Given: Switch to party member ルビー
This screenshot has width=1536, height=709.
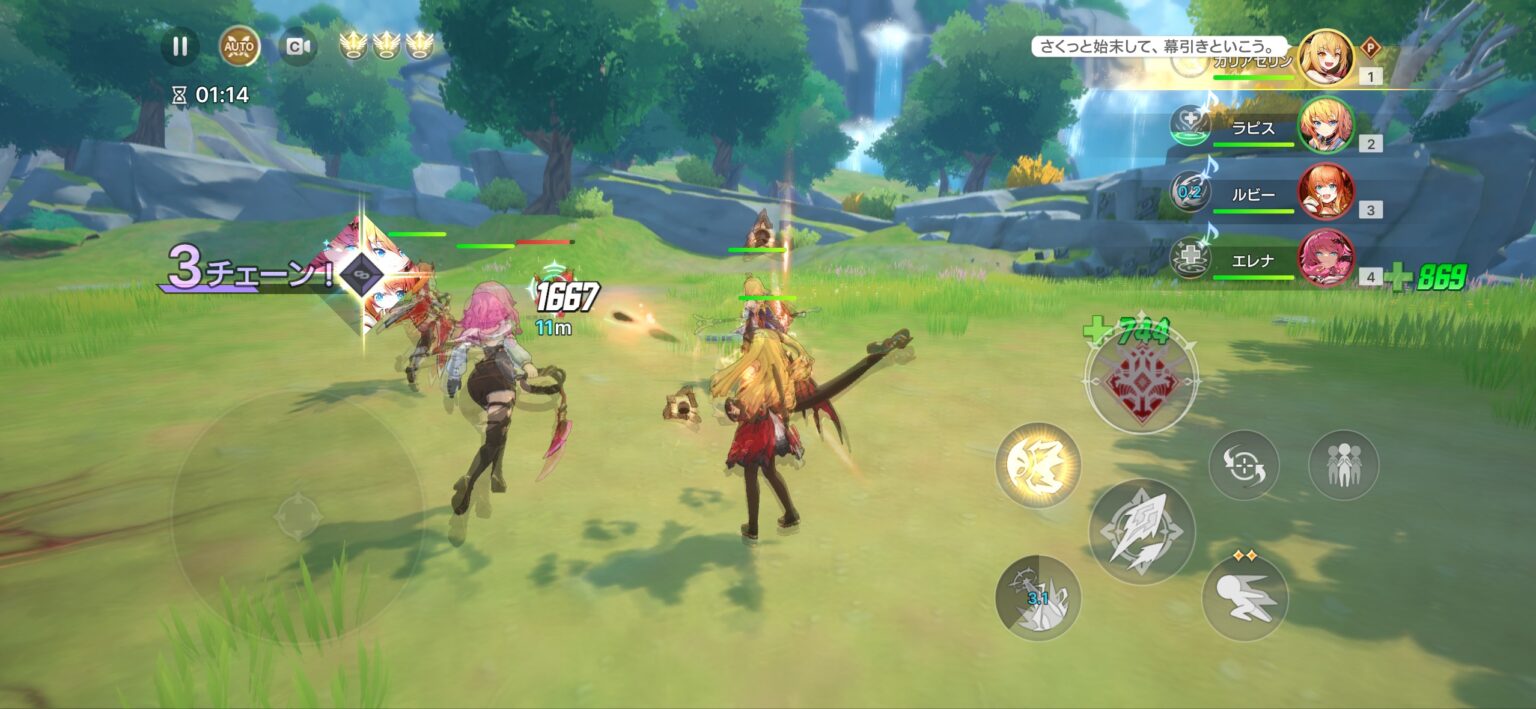Looking at the screenshot, I should pyautogui.click(x=1326, y=191).
